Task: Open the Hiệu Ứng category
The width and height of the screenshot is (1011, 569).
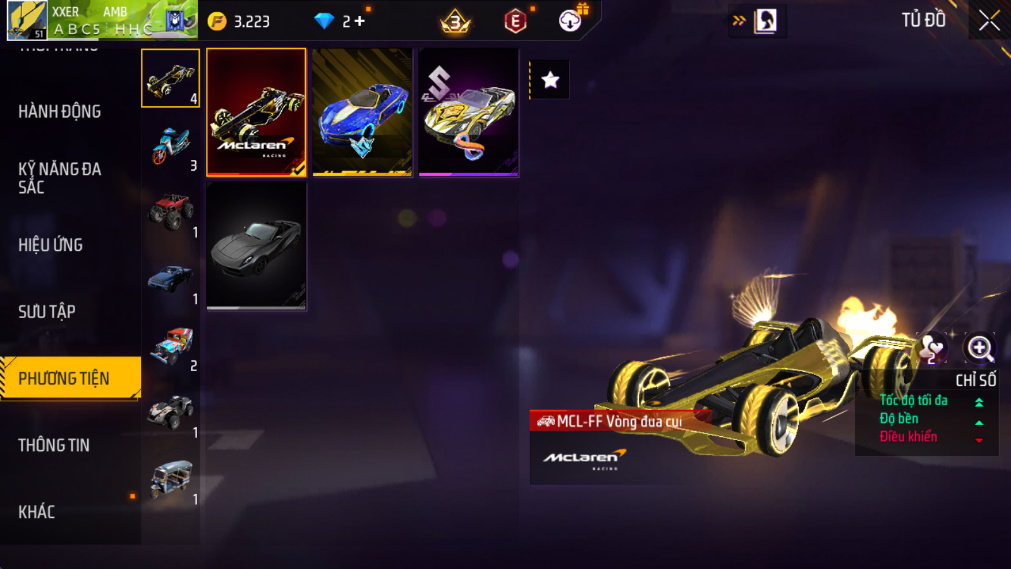Action: click(x=51, y=245)
